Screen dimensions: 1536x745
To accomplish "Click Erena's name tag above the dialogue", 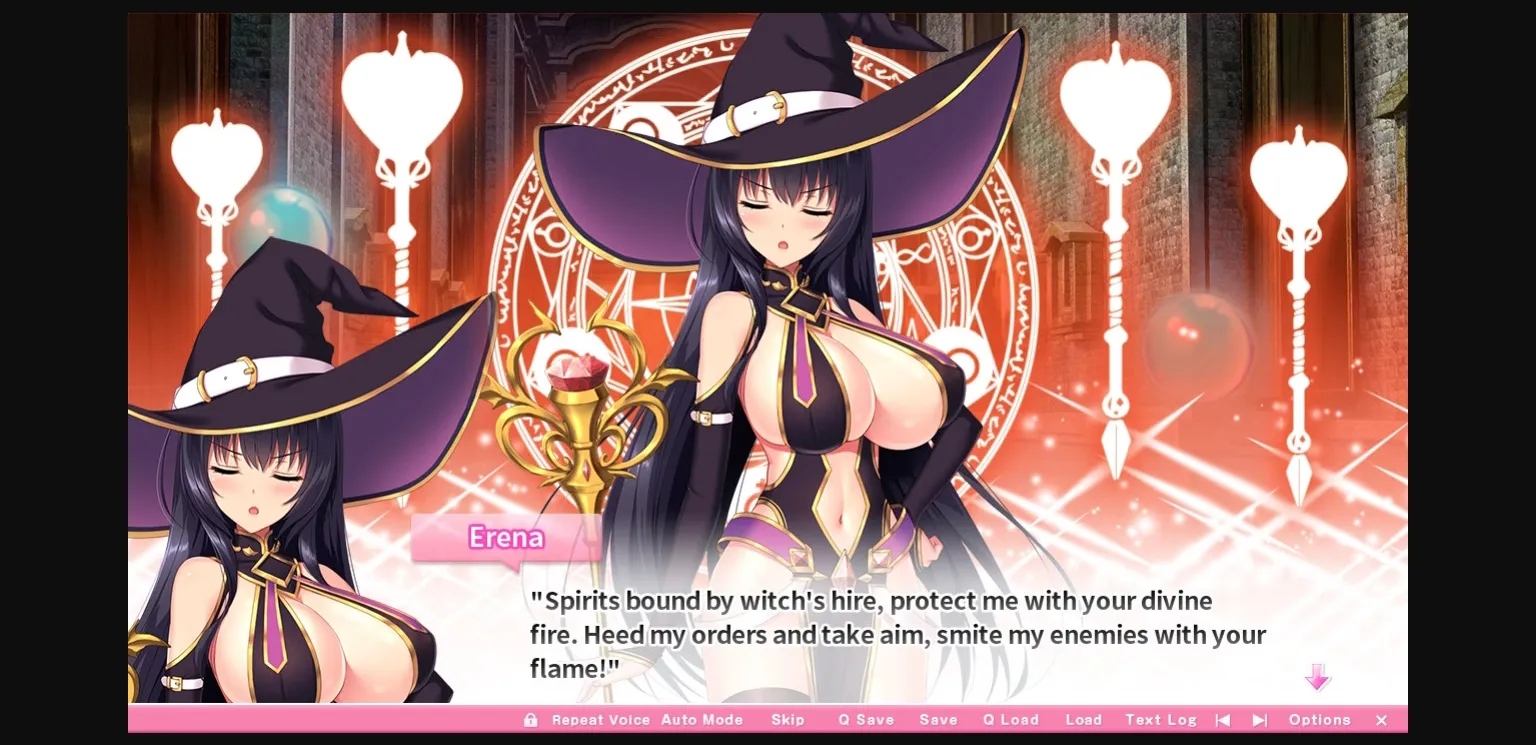I will pyautogui.click(x=505, y=538).
